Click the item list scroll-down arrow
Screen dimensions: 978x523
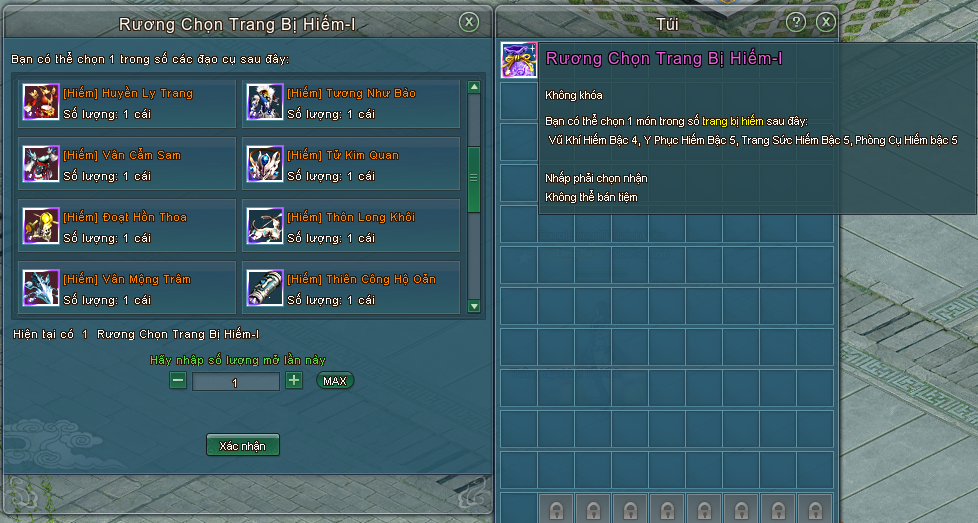pyautogui.click(x=474, y=306)
